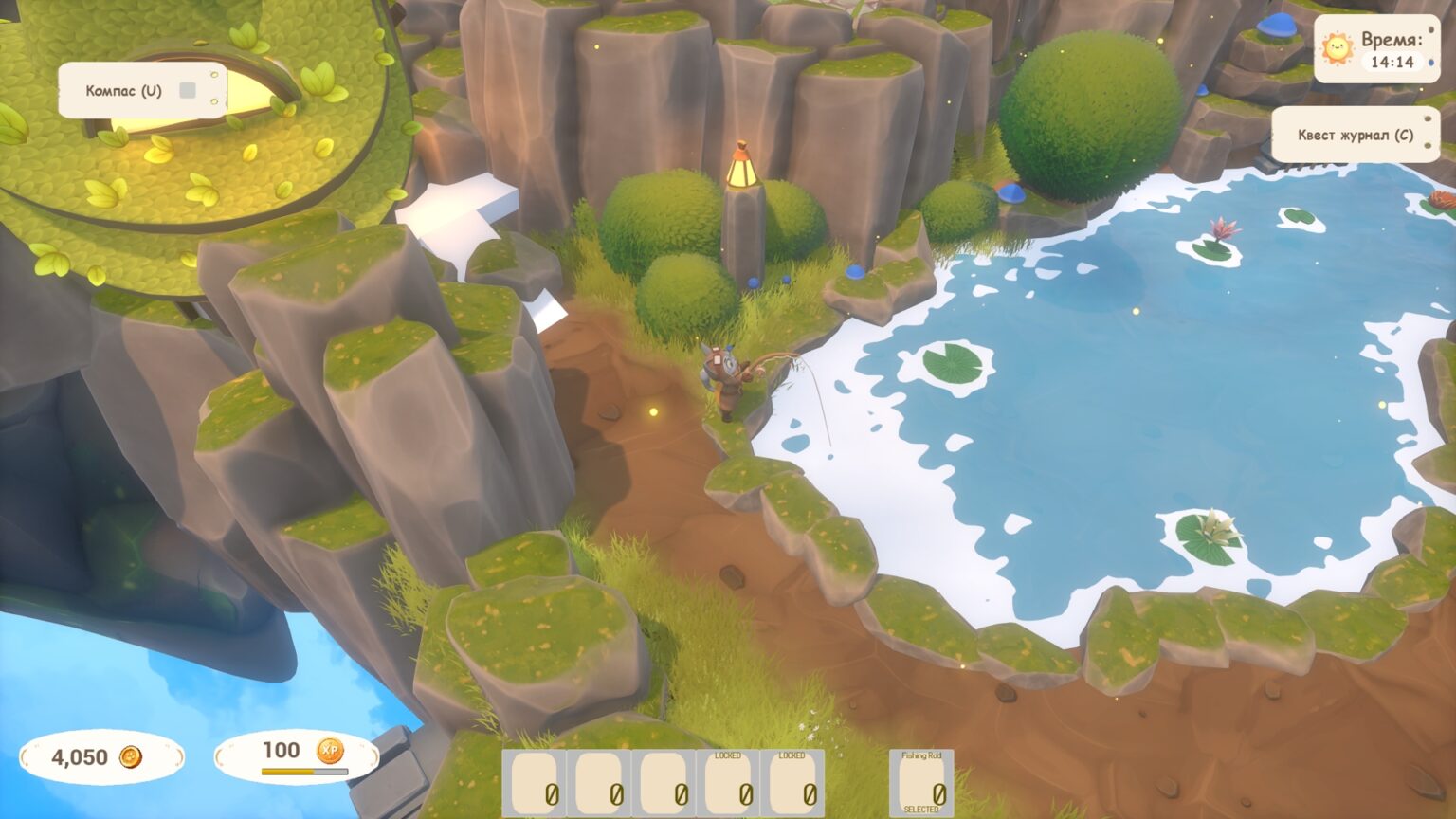Toggle the Компас checkbox square
This screenshot has width=1456, height=819.
click(x=188, y=90)
